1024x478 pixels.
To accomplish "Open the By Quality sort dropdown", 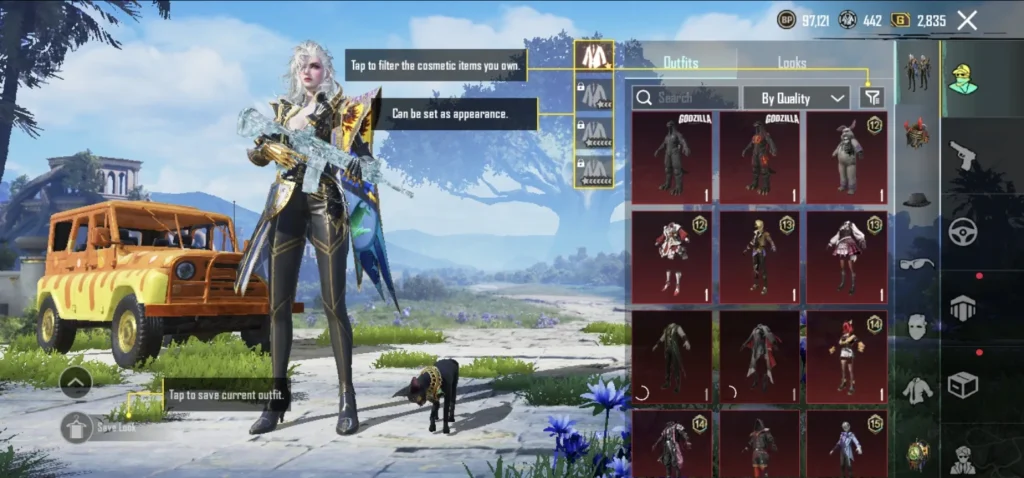I will point(804,97).
